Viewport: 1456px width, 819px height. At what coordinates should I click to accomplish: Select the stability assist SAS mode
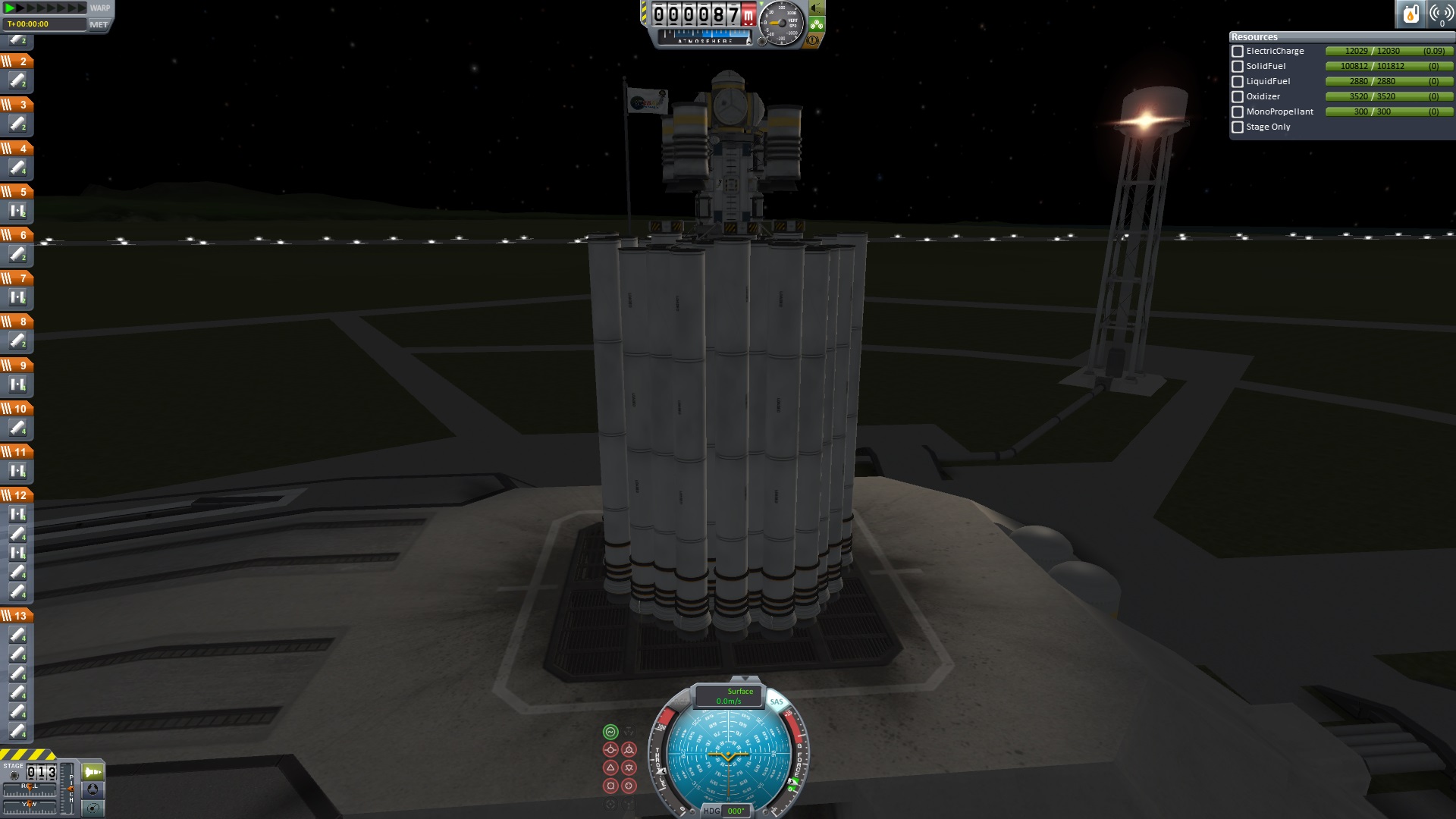610,732
